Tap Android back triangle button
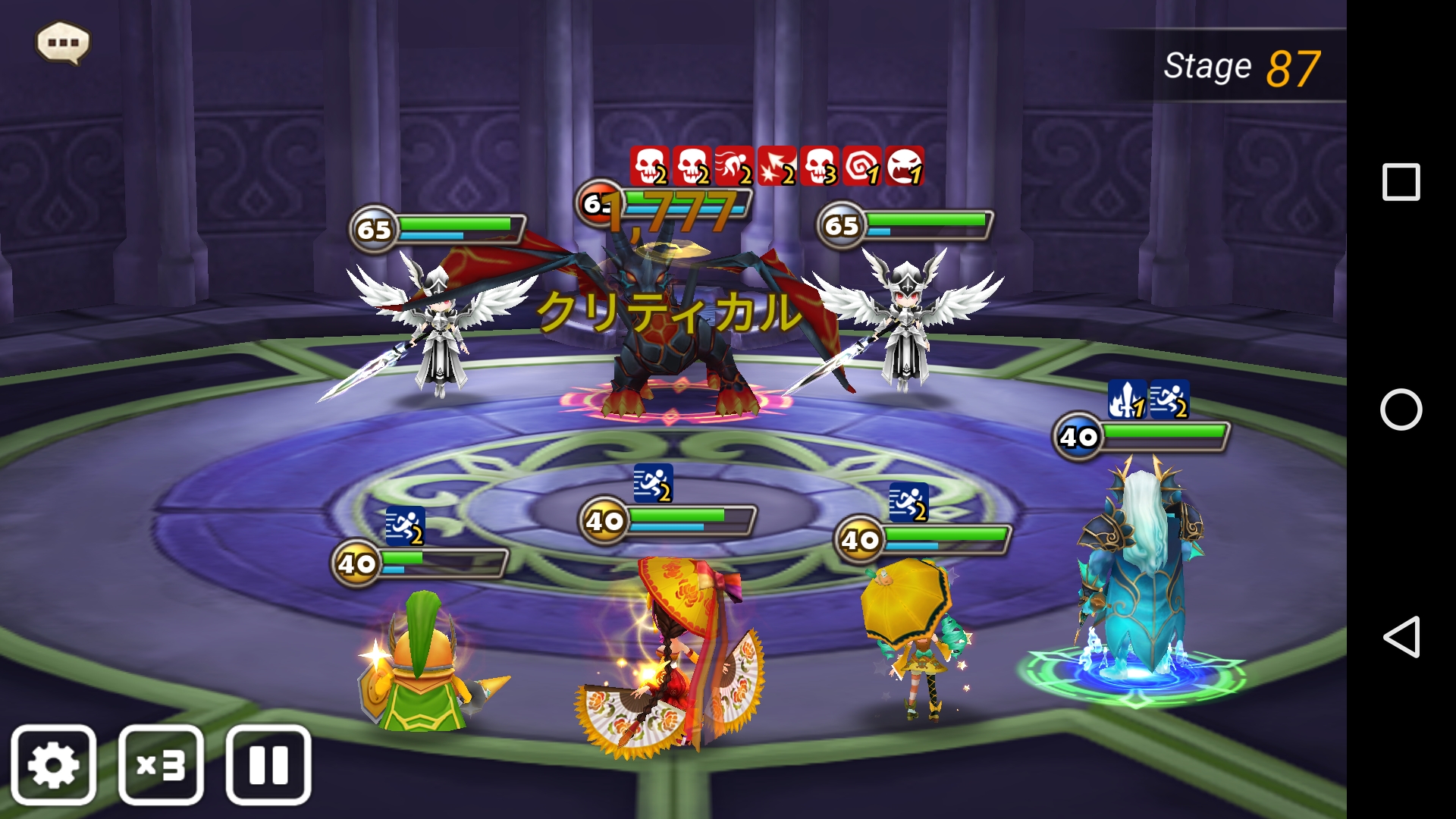This screenshot has height=819, width=1456. point(1401,637)
